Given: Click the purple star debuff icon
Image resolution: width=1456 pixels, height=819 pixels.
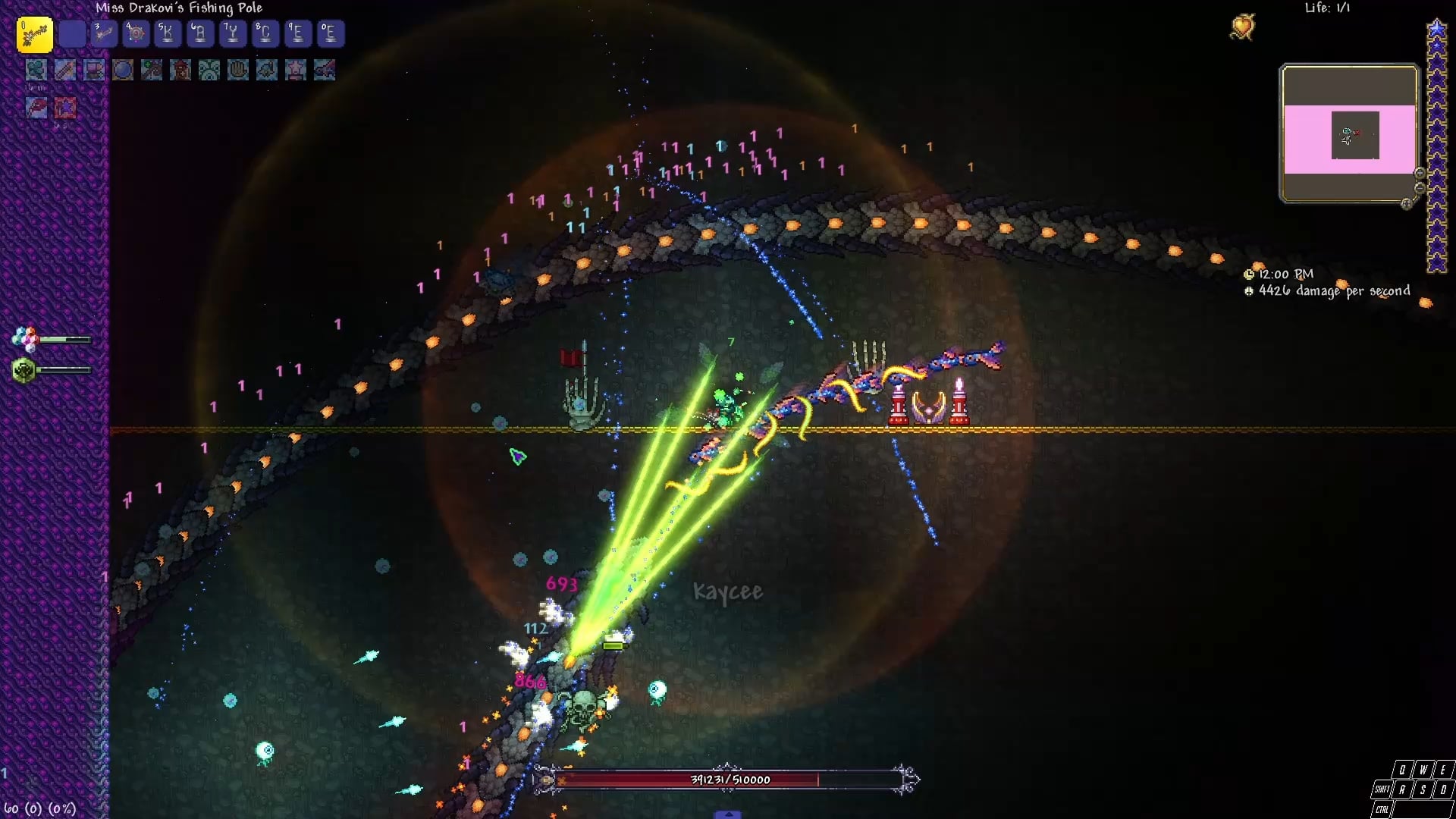Looking at the screenshot, I should point(65,108).
